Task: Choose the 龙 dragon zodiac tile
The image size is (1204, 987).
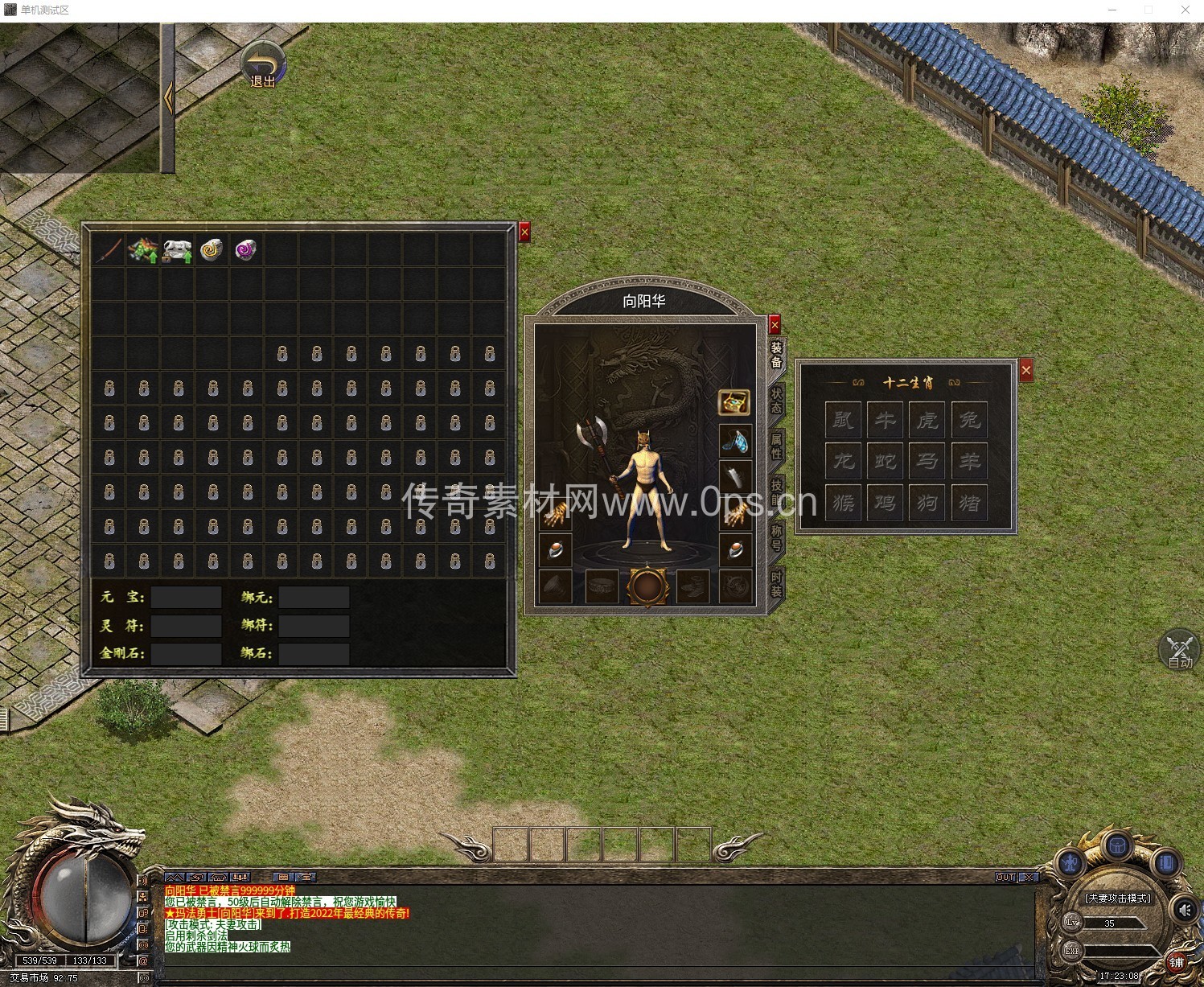Action: [x=843, y=461]
